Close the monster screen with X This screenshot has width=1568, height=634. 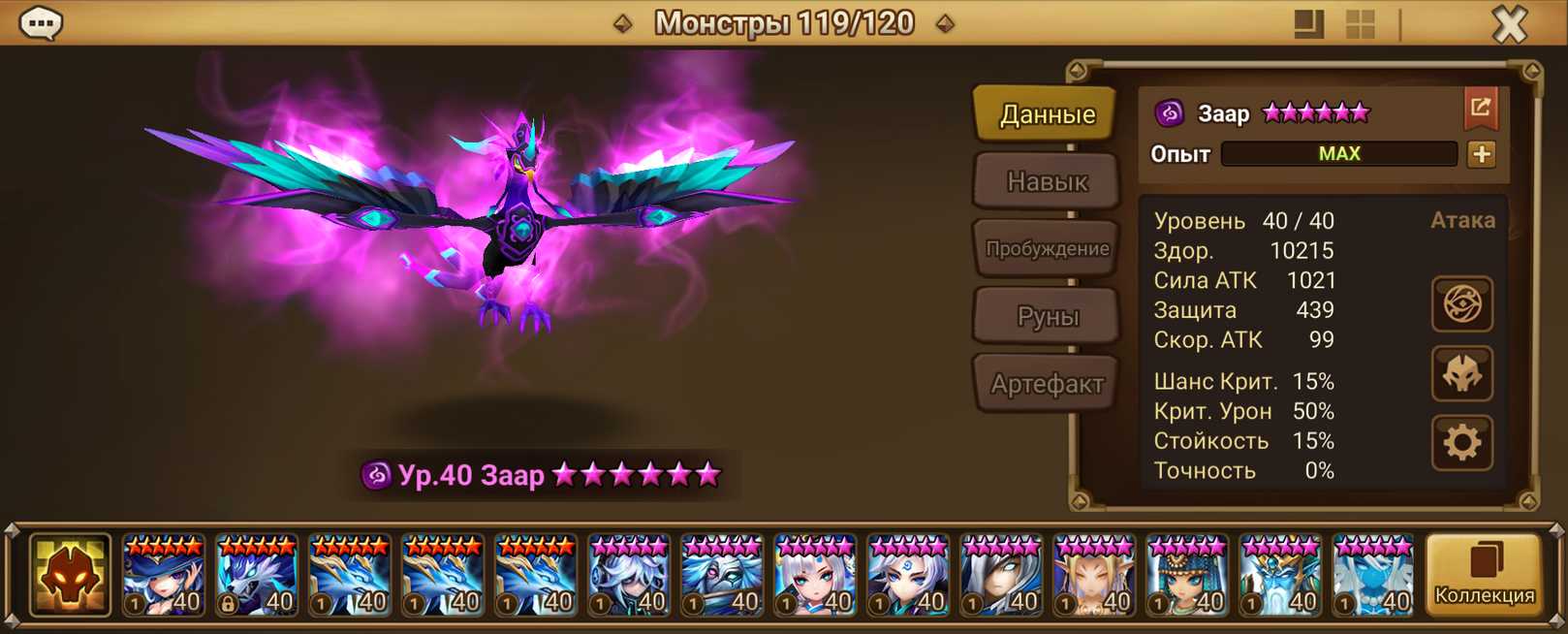coord(1508,24)
